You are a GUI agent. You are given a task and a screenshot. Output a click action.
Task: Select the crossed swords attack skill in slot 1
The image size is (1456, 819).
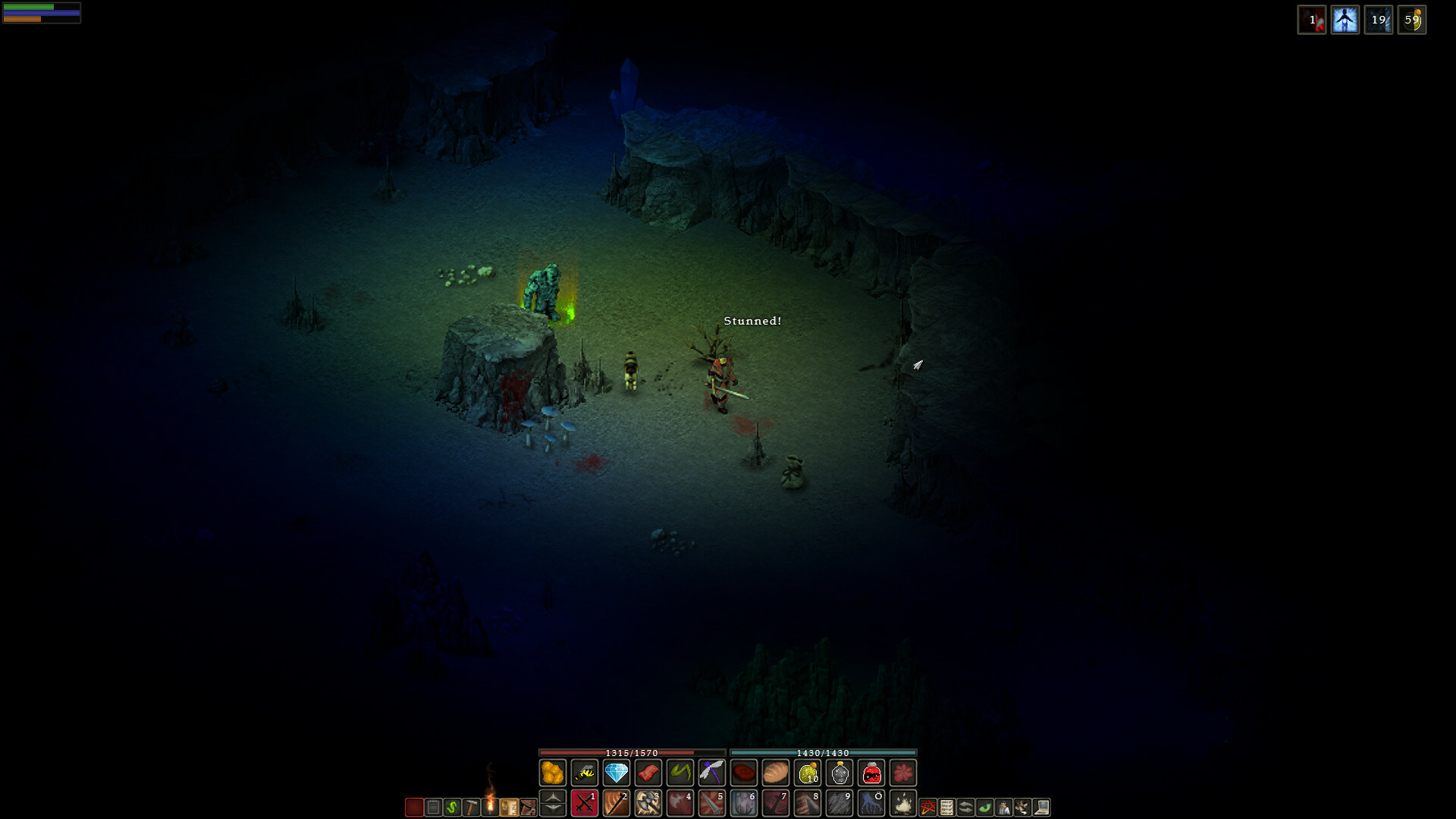click(584, 805)
